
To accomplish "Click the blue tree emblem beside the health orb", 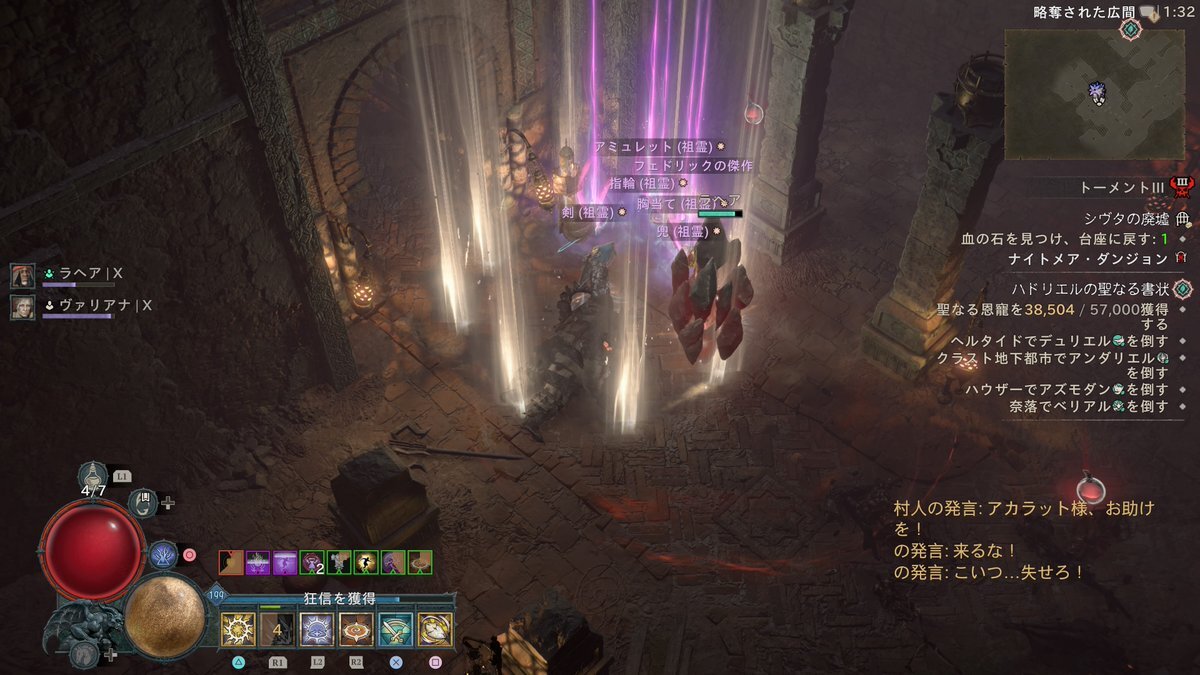I will coord(163,553).
